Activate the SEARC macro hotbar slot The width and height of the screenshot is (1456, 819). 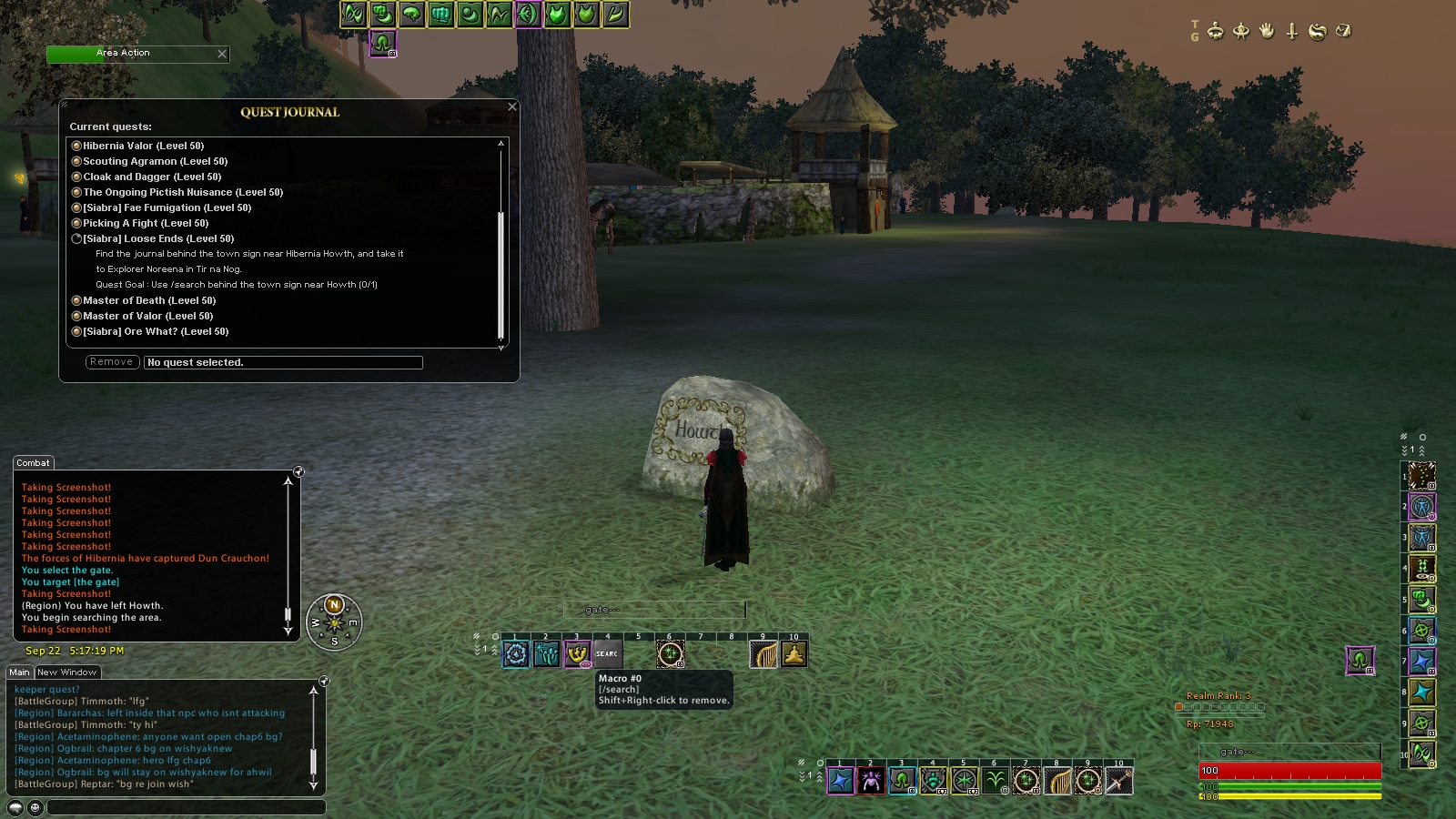click(x=607, y=653)
